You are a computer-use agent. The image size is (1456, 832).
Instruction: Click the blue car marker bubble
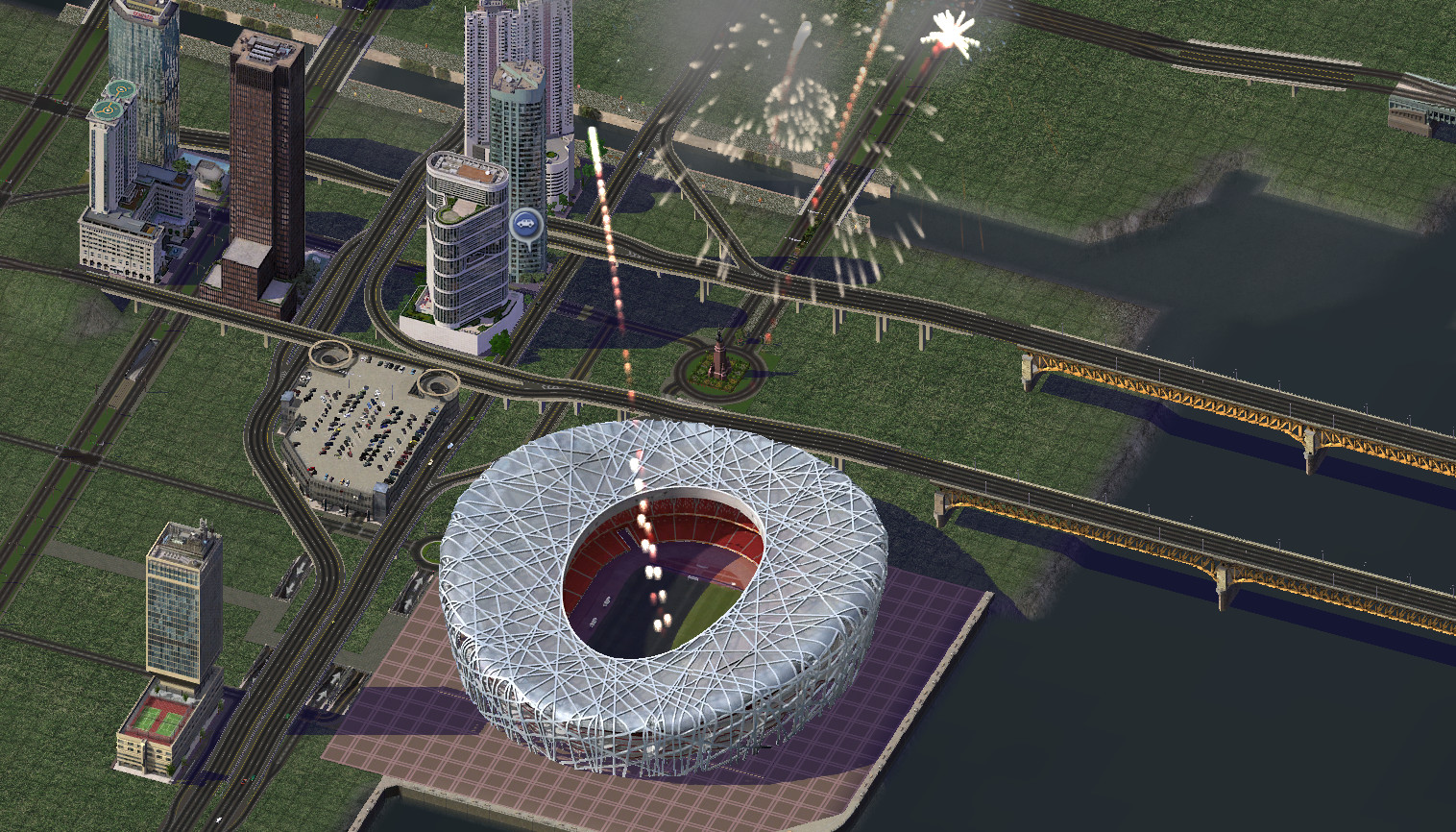pos(525,226)
